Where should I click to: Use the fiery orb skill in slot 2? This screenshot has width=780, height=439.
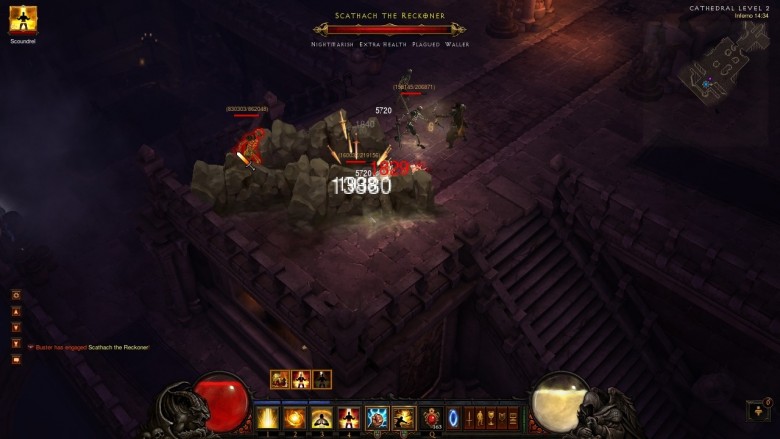click(295, 417)
